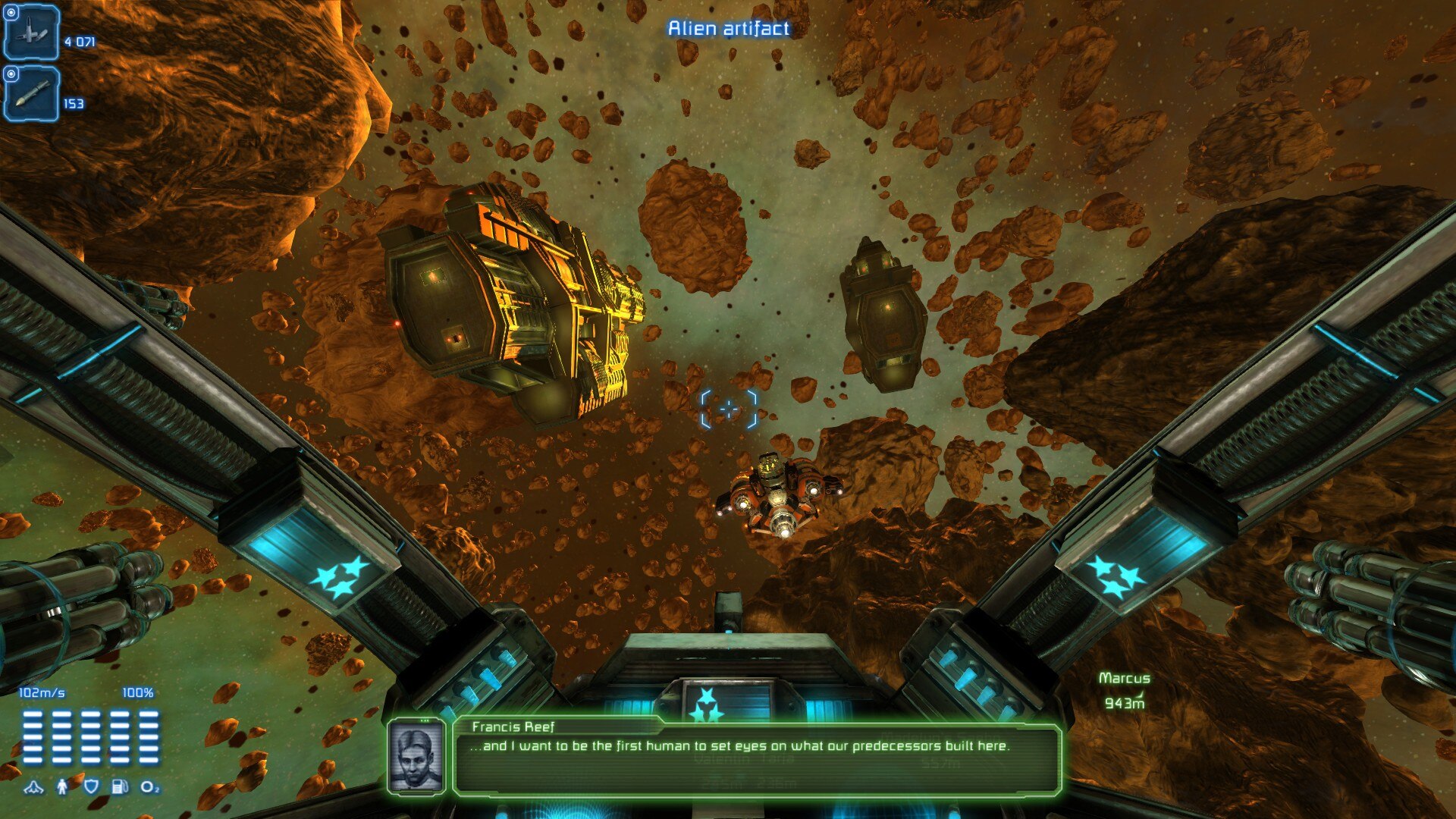Select the bullet ammunition weapon slot

click(x=31, y=33)
